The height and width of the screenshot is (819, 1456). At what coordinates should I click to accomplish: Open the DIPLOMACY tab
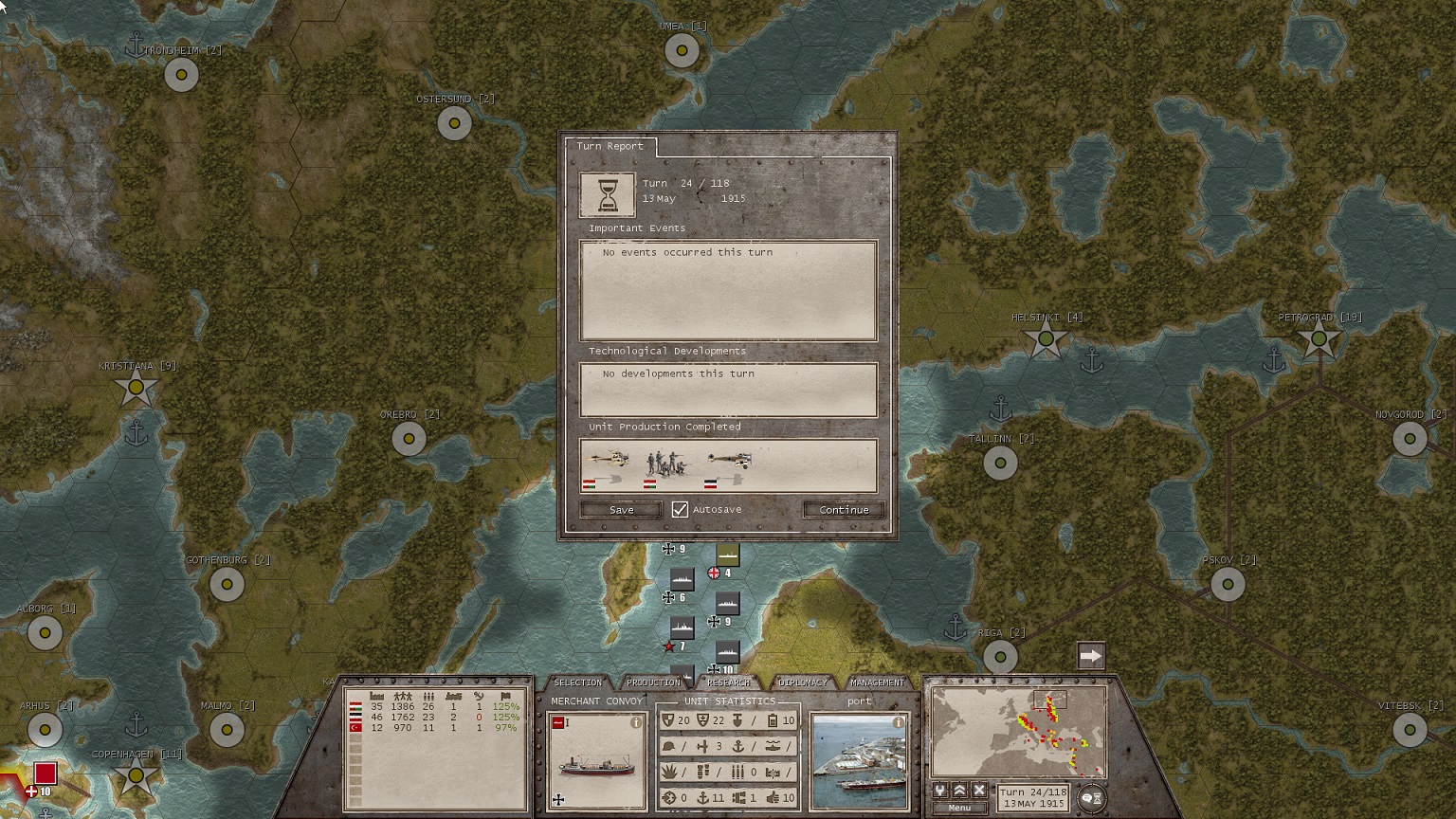pyautogui.click(x=802, y=682)
